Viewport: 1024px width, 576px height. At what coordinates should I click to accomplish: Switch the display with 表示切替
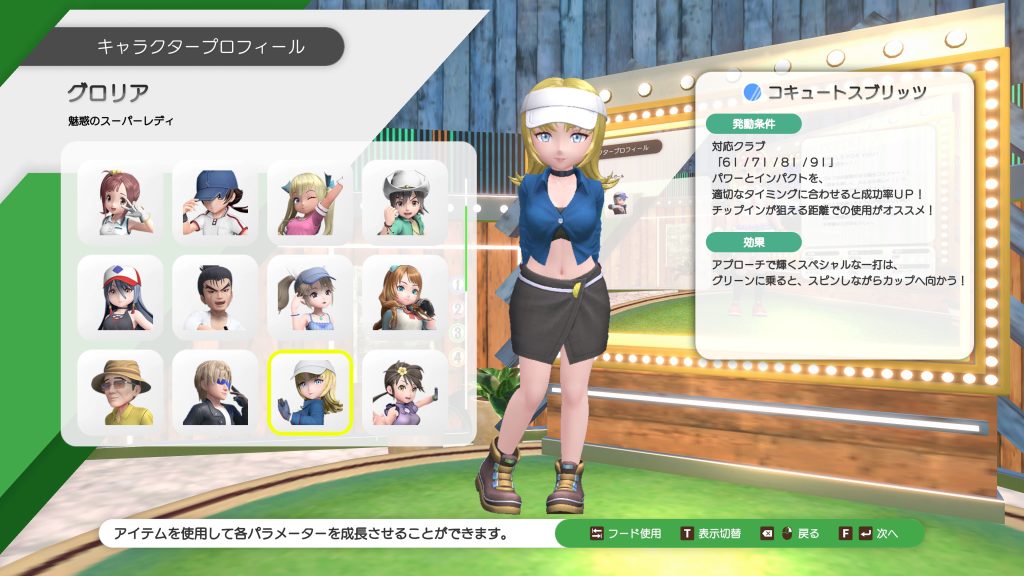[x=713, y=533]
